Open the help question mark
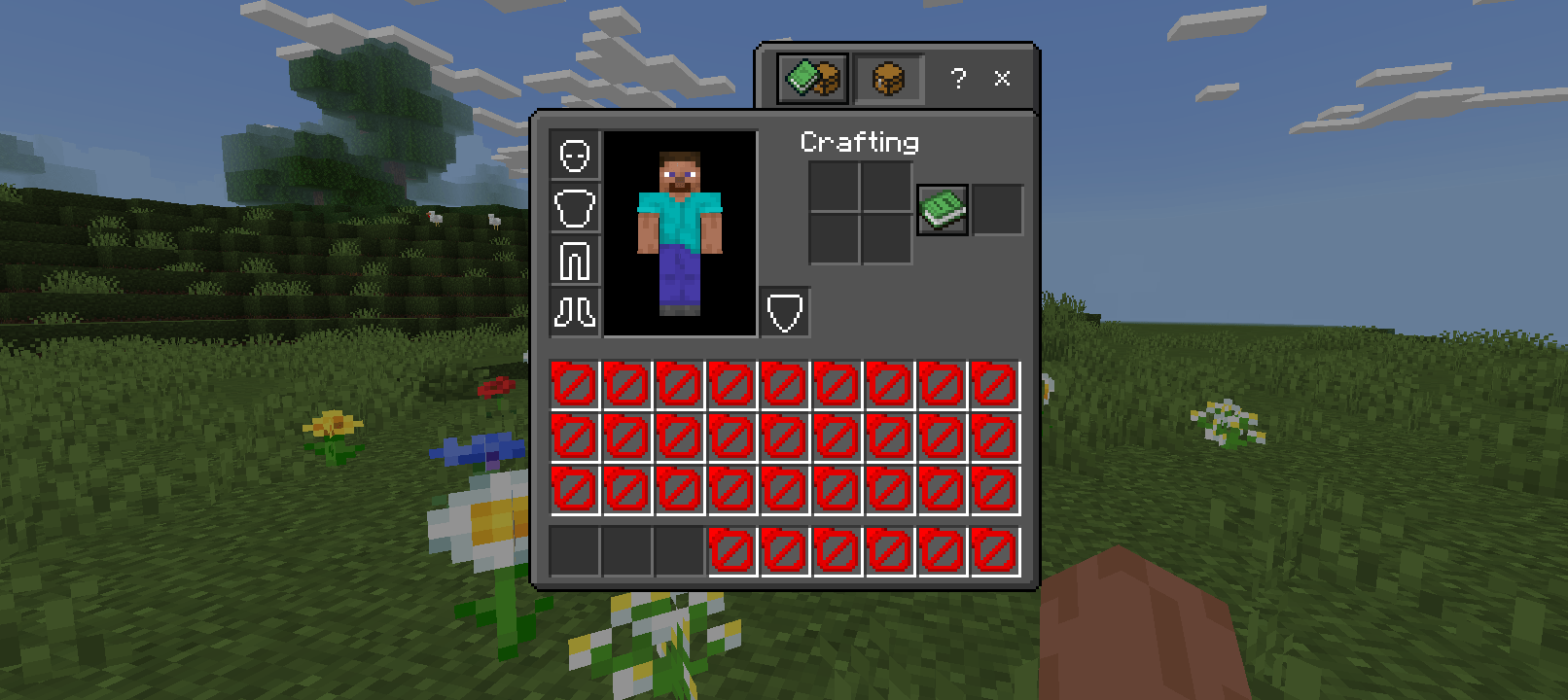Image resolution: width=1568 pixels, height=700 pixels. pyautogui.click(x=958, y=79)
